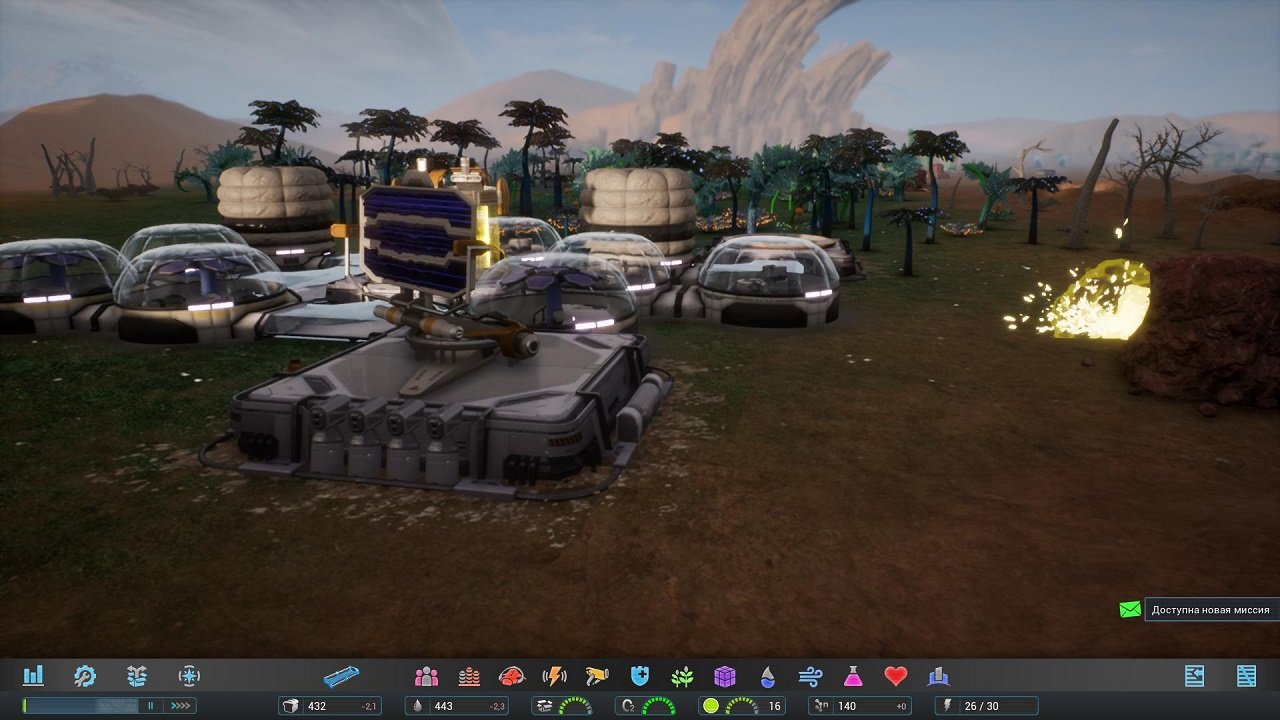The width and height of the screenshot is (1280, 720).
Task: Open the purple cube resources panel
Action: coord(722,677)
